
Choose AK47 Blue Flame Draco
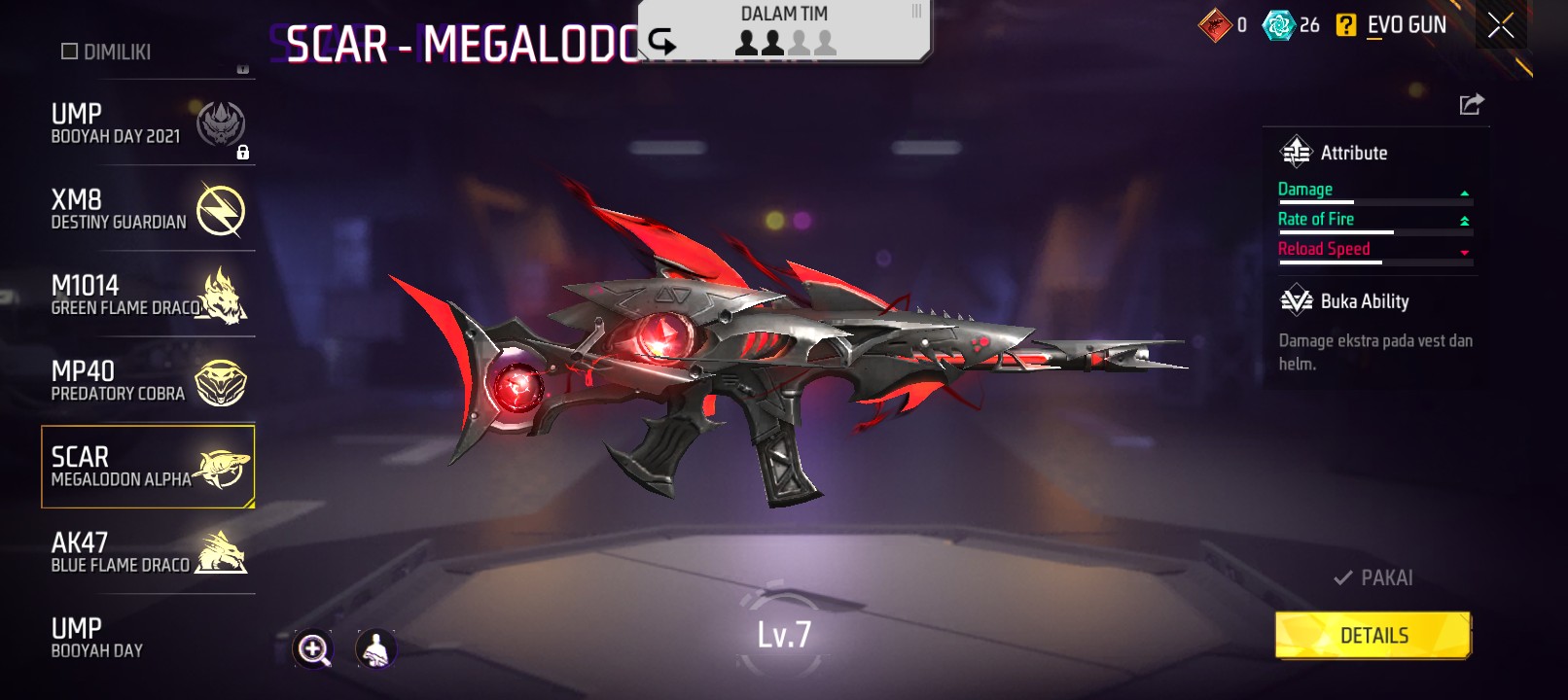(x=147, y=552)
